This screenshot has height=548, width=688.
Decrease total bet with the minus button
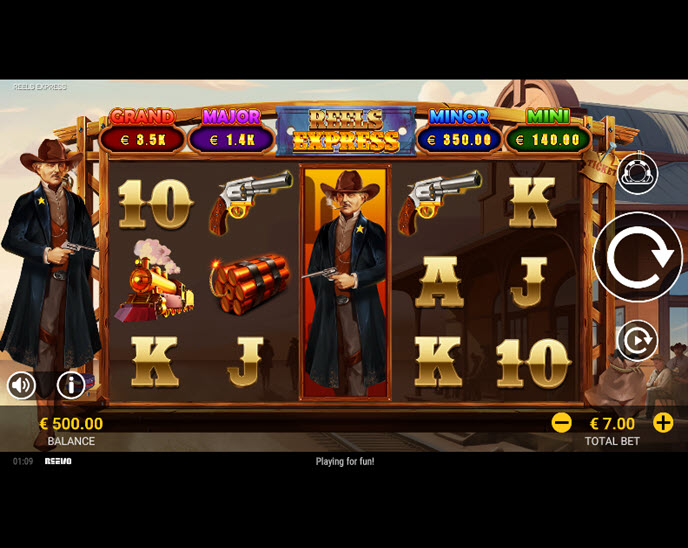pos(562,423)
